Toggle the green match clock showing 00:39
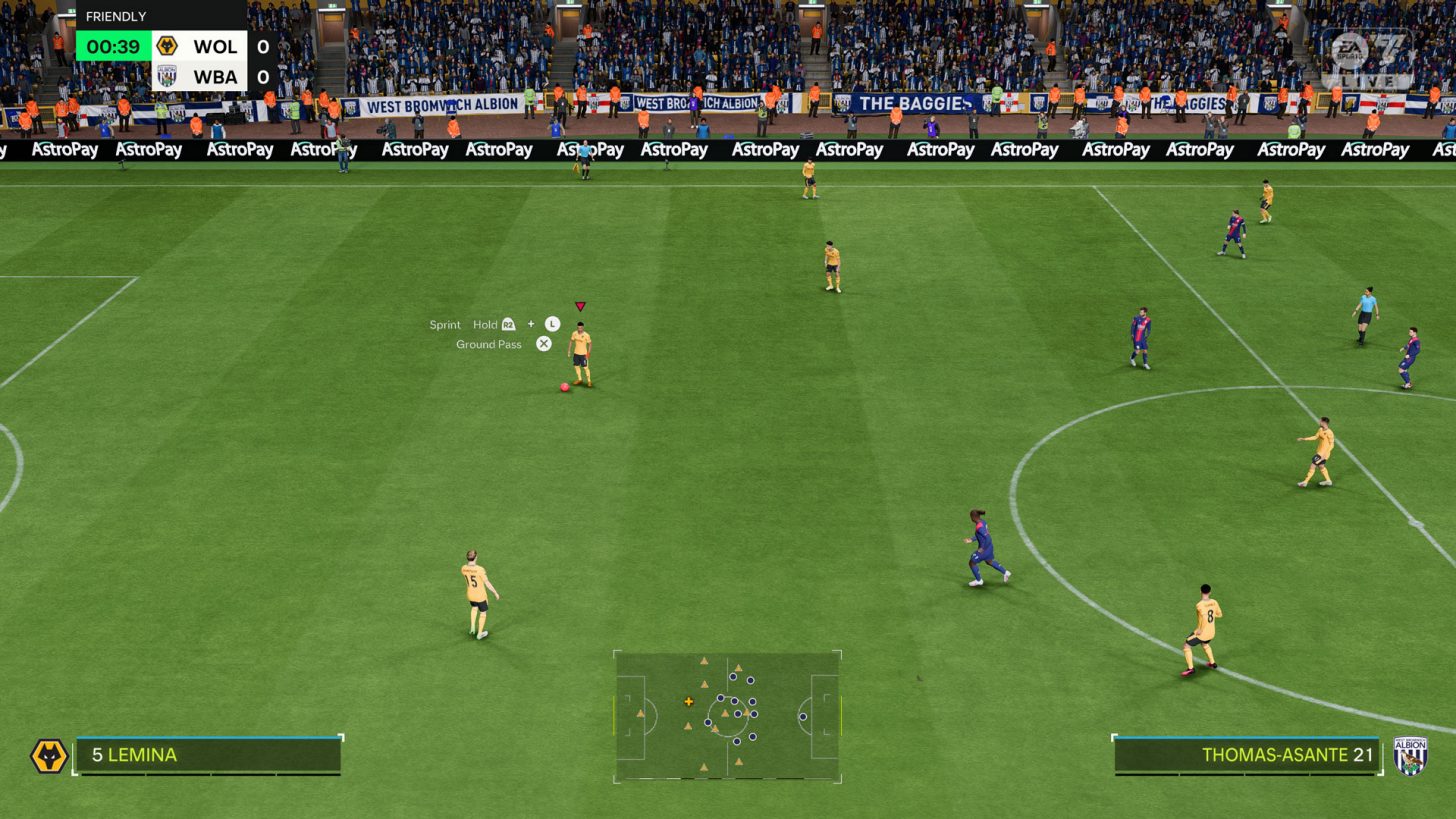Screen dimensions: 1456x819 111,46
